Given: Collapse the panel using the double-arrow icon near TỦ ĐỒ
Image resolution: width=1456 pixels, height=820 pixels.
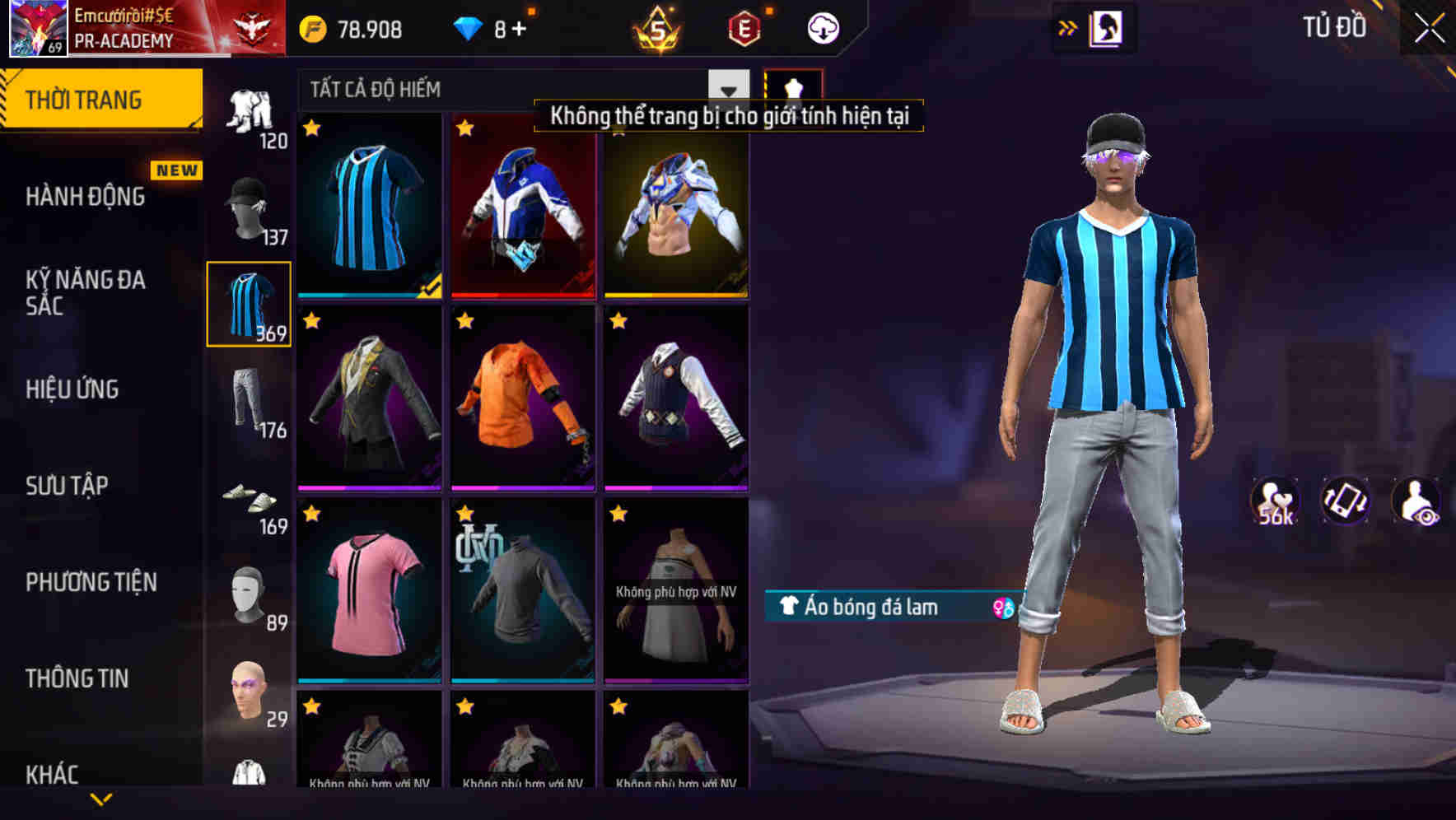Looking at the screenshot, I should click(x=1068, y=26).
